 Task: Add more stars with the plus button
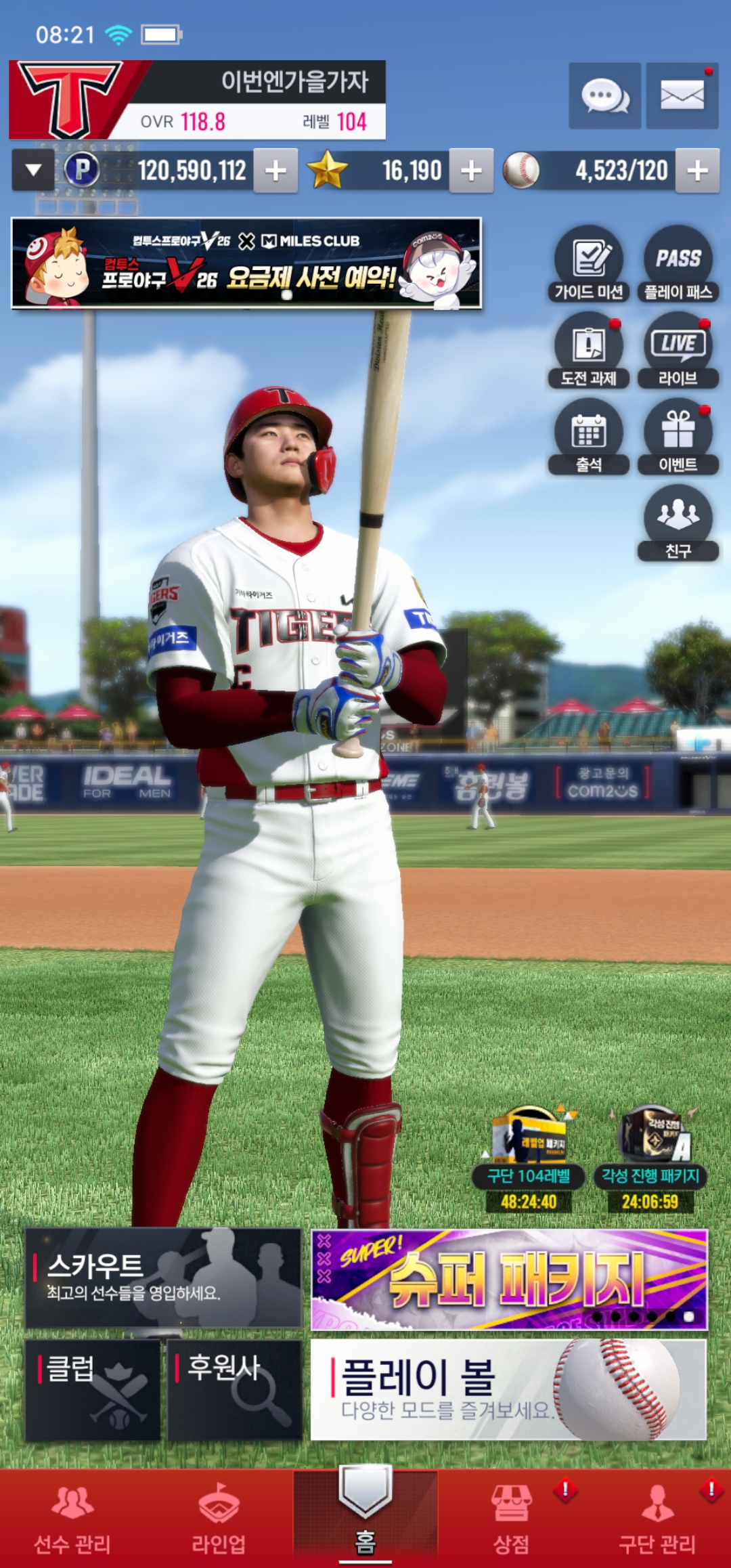pyautogui.click(x=471, y=171)
